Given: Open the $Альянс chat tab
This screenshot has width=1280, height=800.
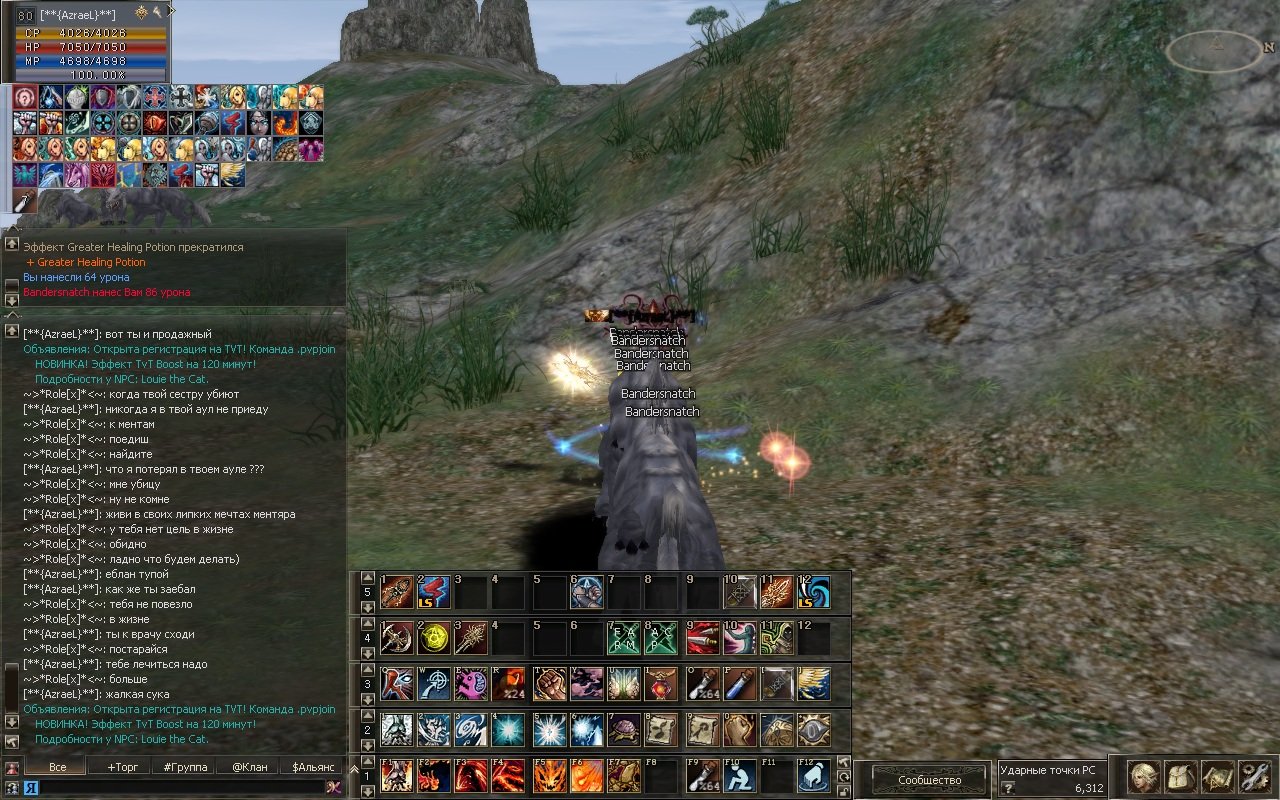Looking at the screenshot, I should [x=313, y=767].
